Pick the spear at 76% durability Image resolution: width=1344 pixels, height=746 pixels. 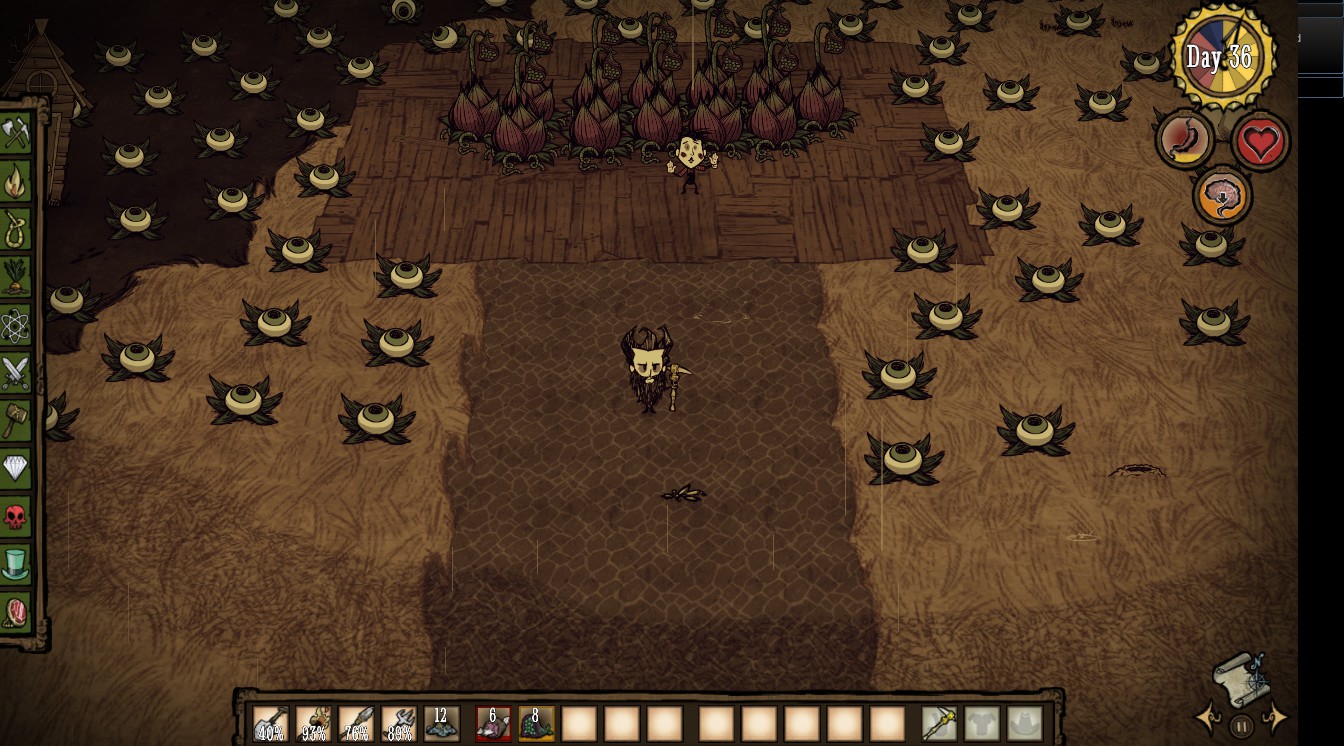(x=356, y=723)
